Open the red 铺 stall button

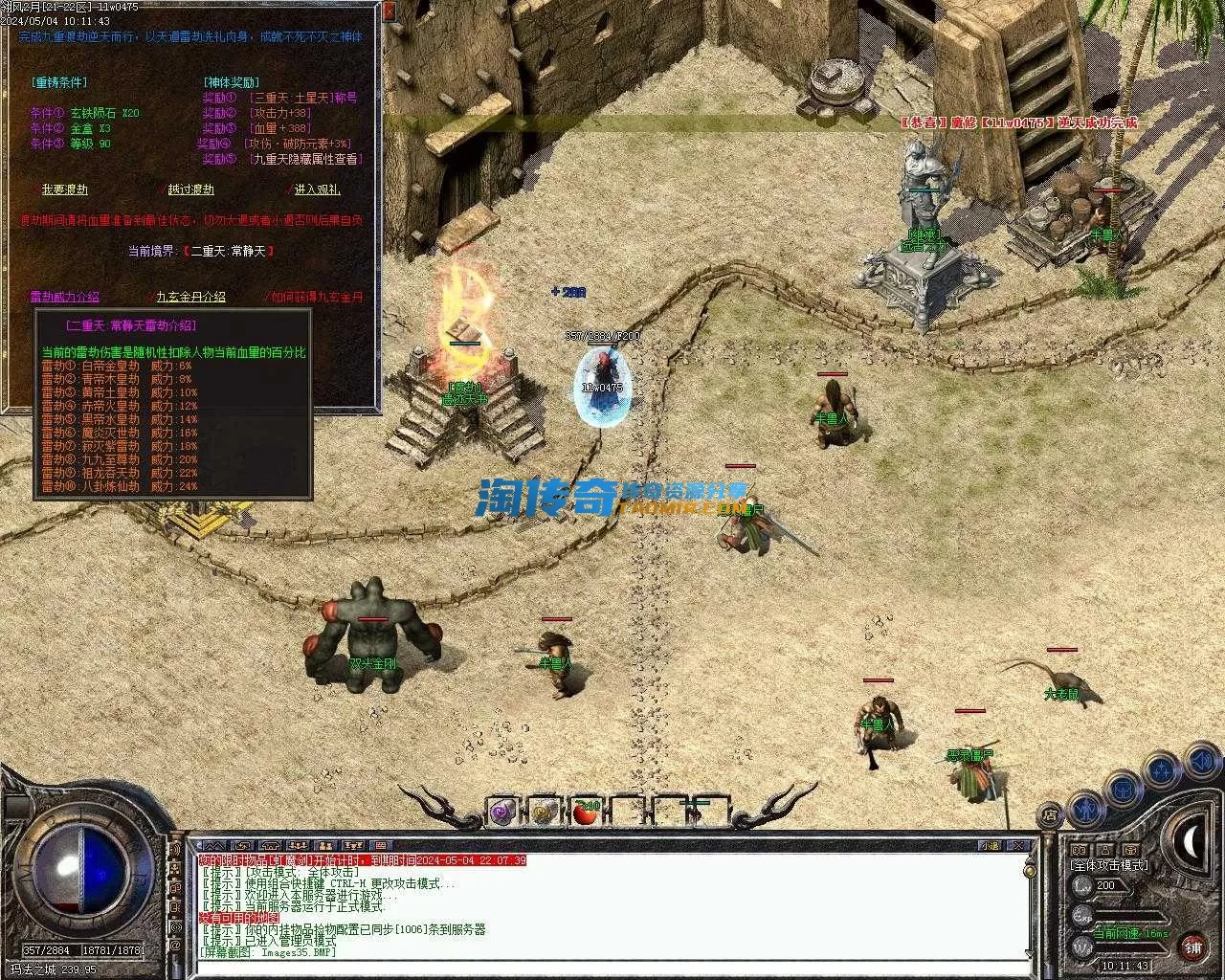[1192, 947]
